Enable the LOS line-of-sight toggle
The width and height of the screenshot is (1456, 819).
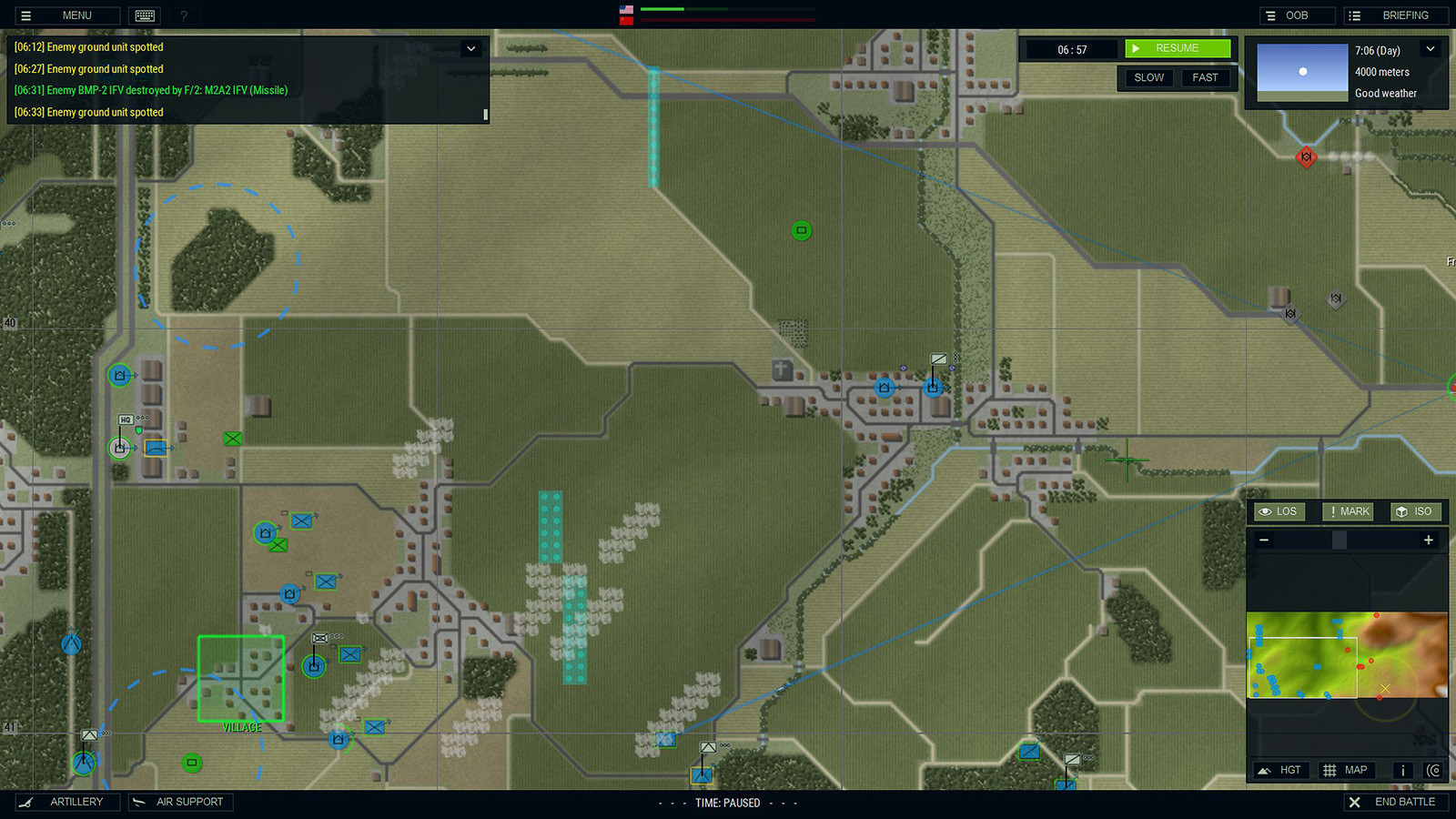pos(1278,511)
